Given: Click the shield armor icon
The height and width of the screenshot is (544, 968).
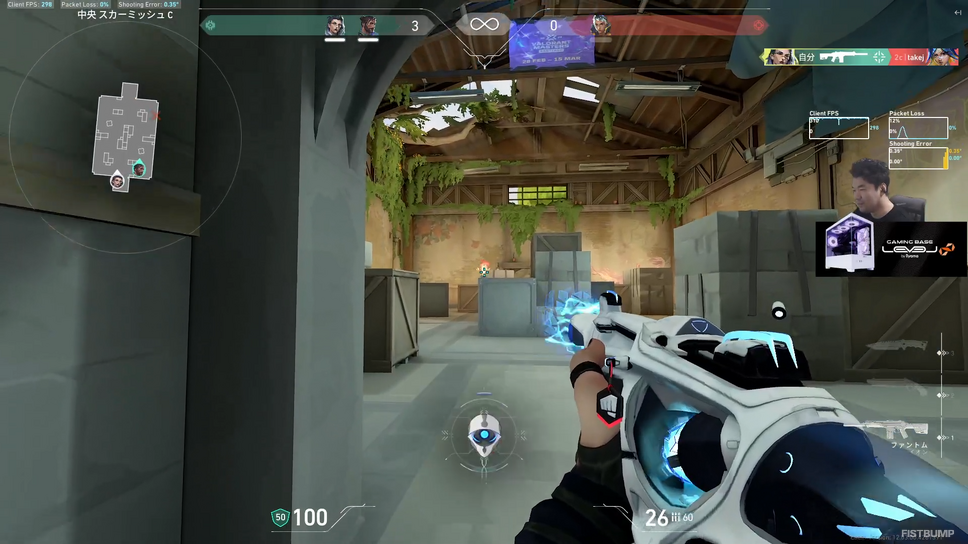Looking at the screenshot, I should point(280,517).
